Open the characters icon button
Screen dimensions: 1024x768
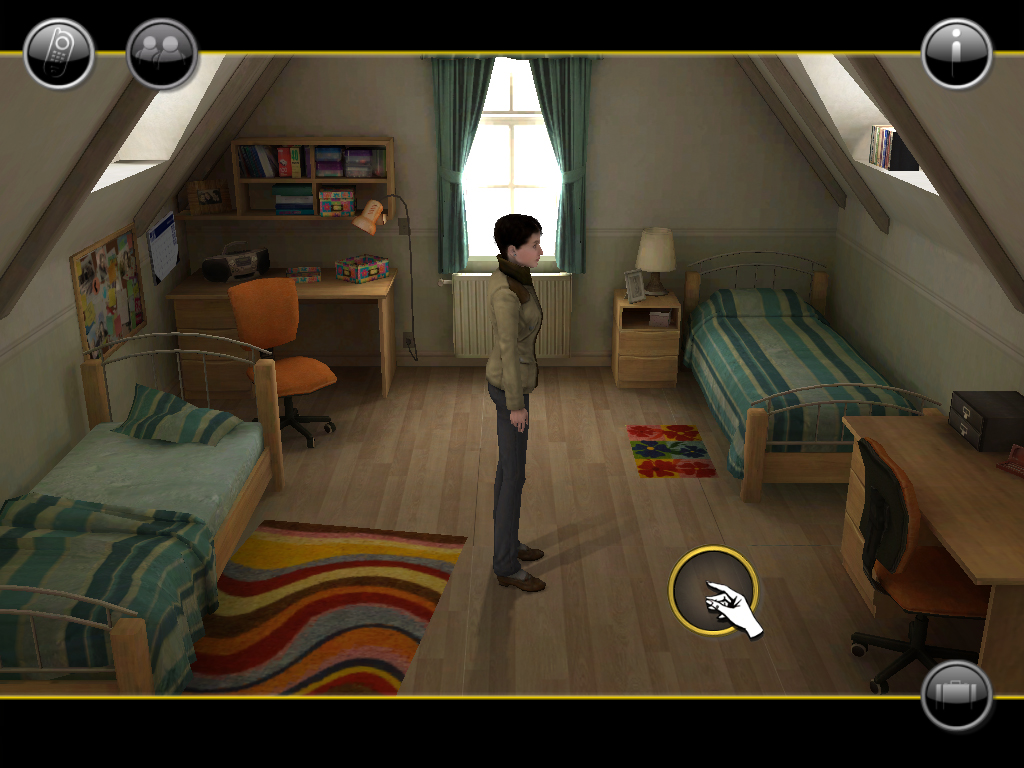162,54
